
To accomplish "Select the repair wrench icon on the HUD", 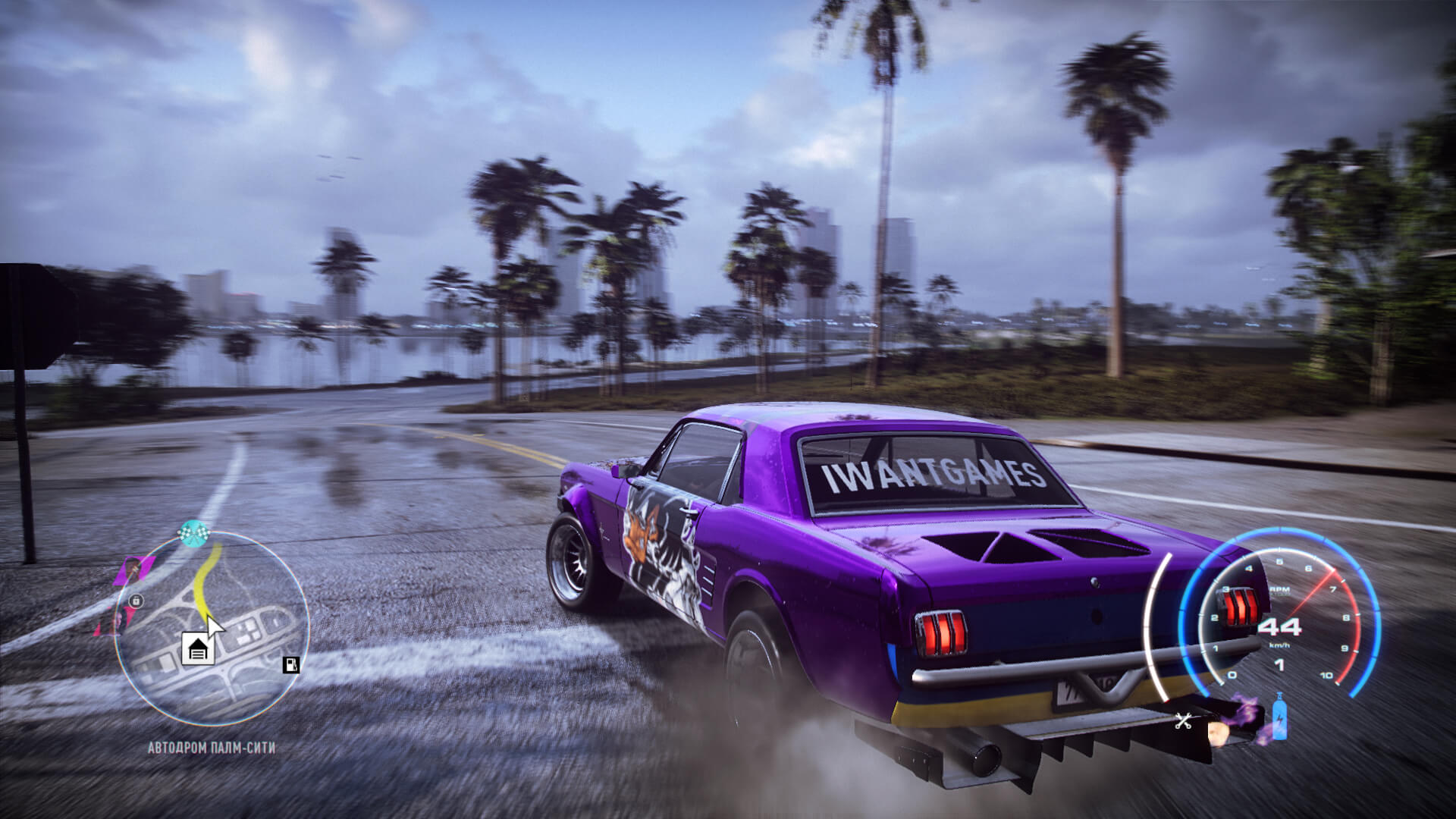I will click(x=1184, y=720).
